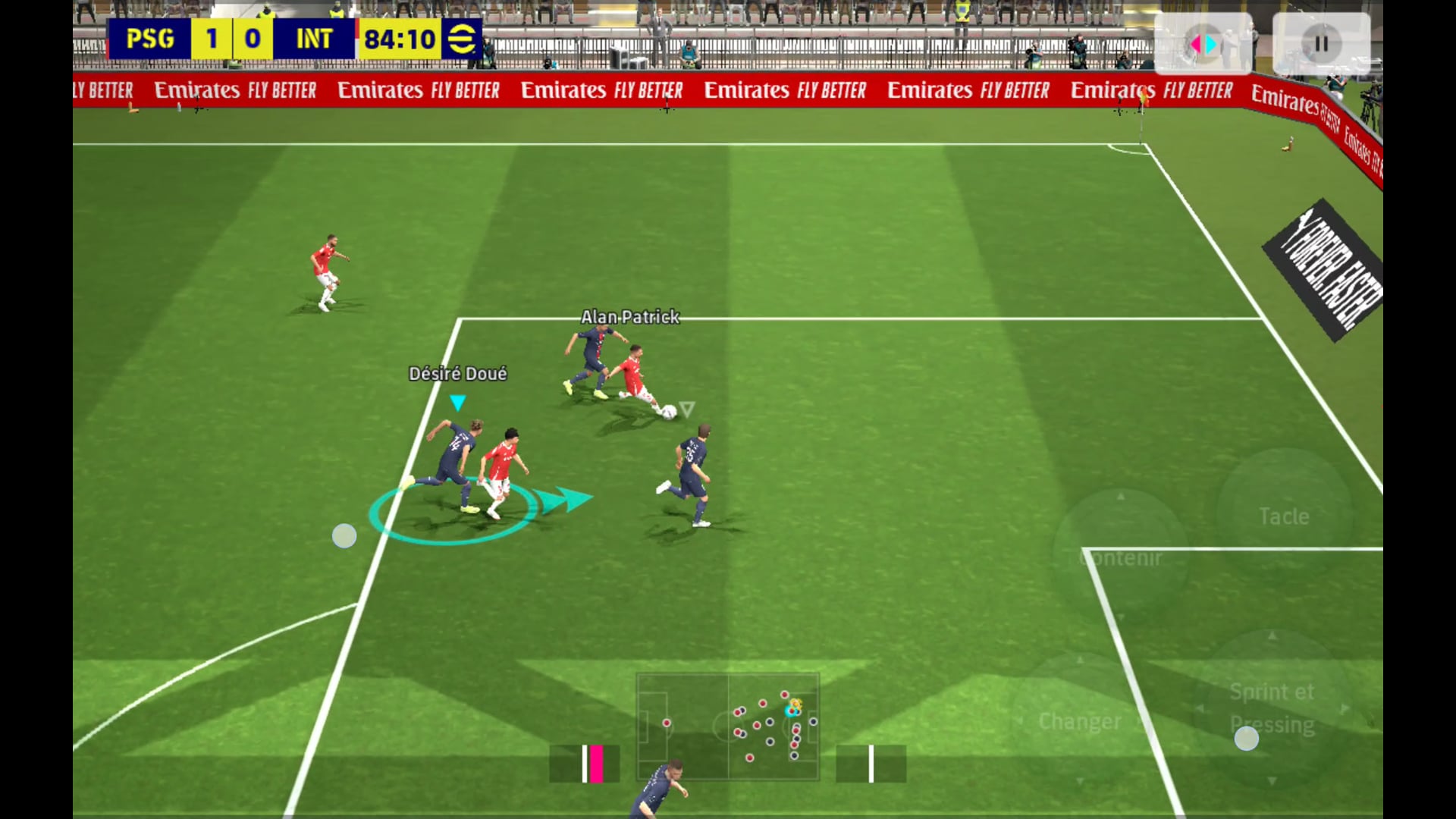Image resolution: width=1456 pixels, height=819 pixels.
Task: Tap the Alan Patrick name label
Action: [x=630, y=317]
